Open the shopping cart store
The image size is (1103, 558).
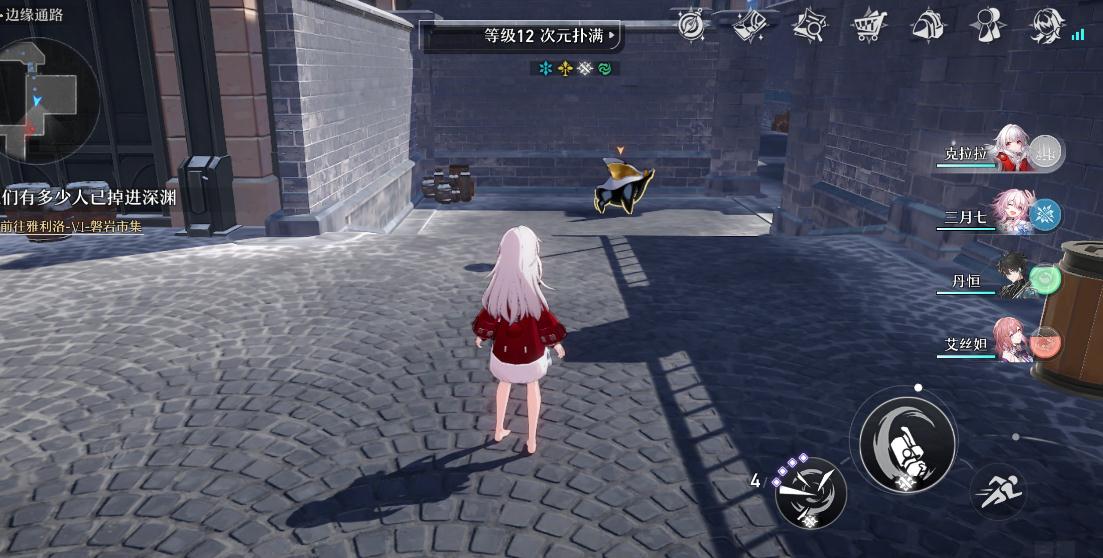868,26
